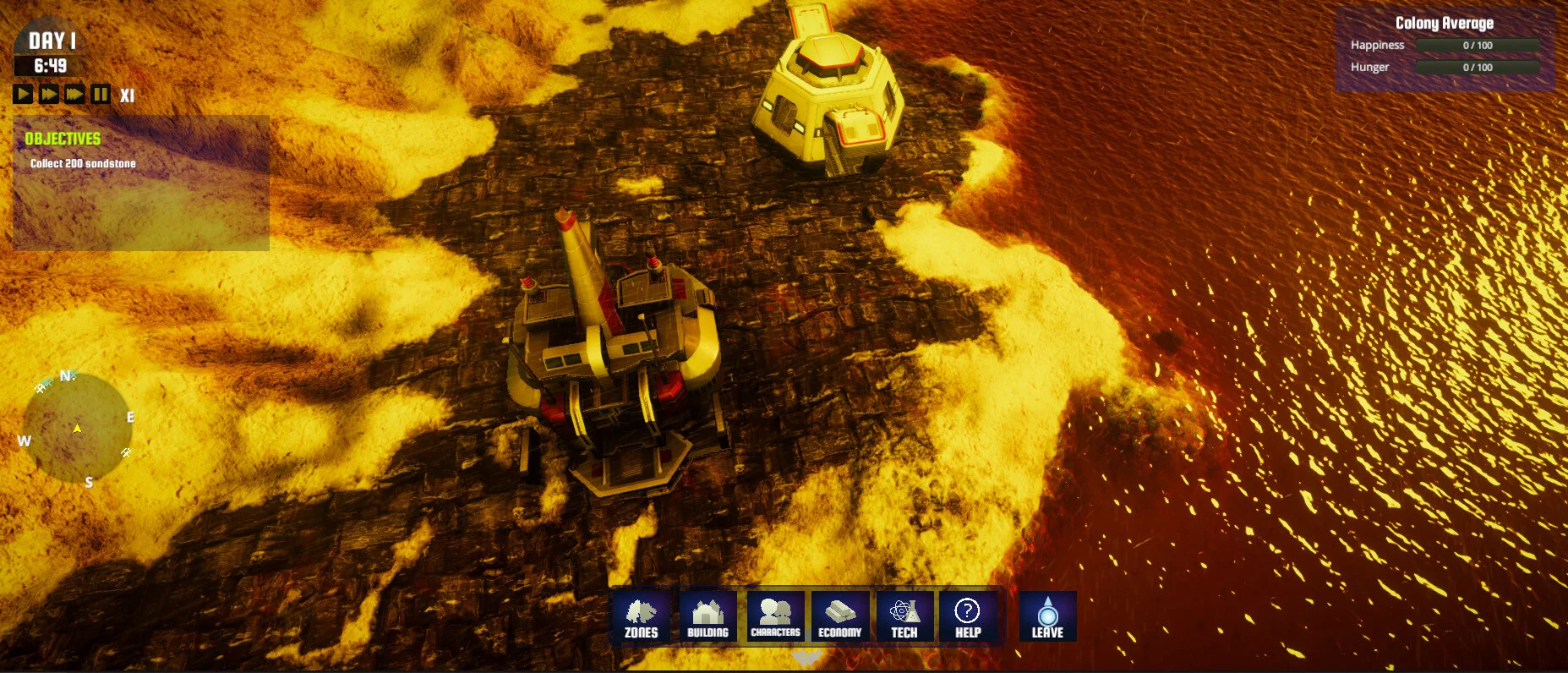This screenshot has width=1568, height=673.
Task: Open the Building menu
Action: point(708,616)
